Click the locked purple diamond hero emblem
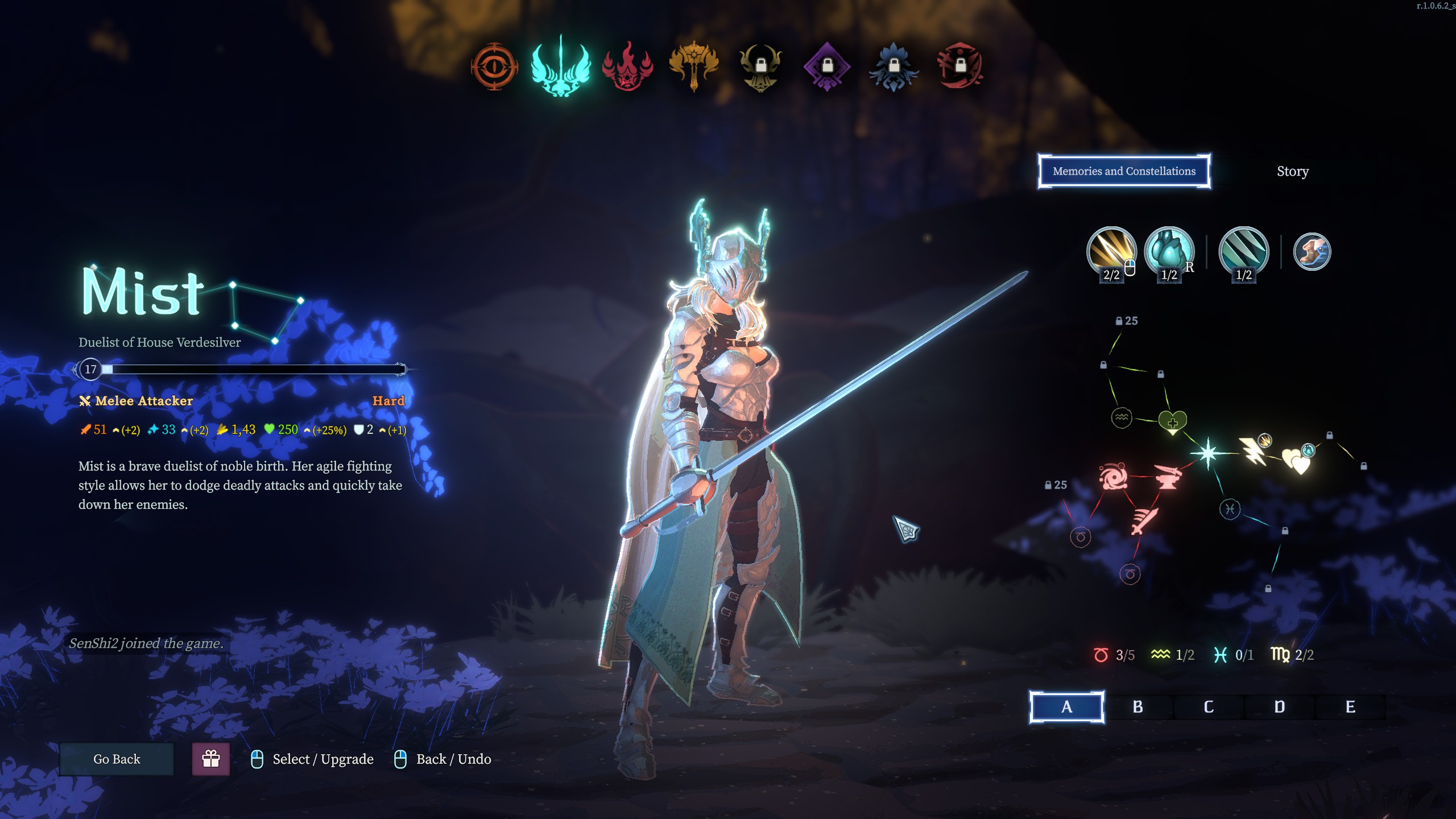 827,67
